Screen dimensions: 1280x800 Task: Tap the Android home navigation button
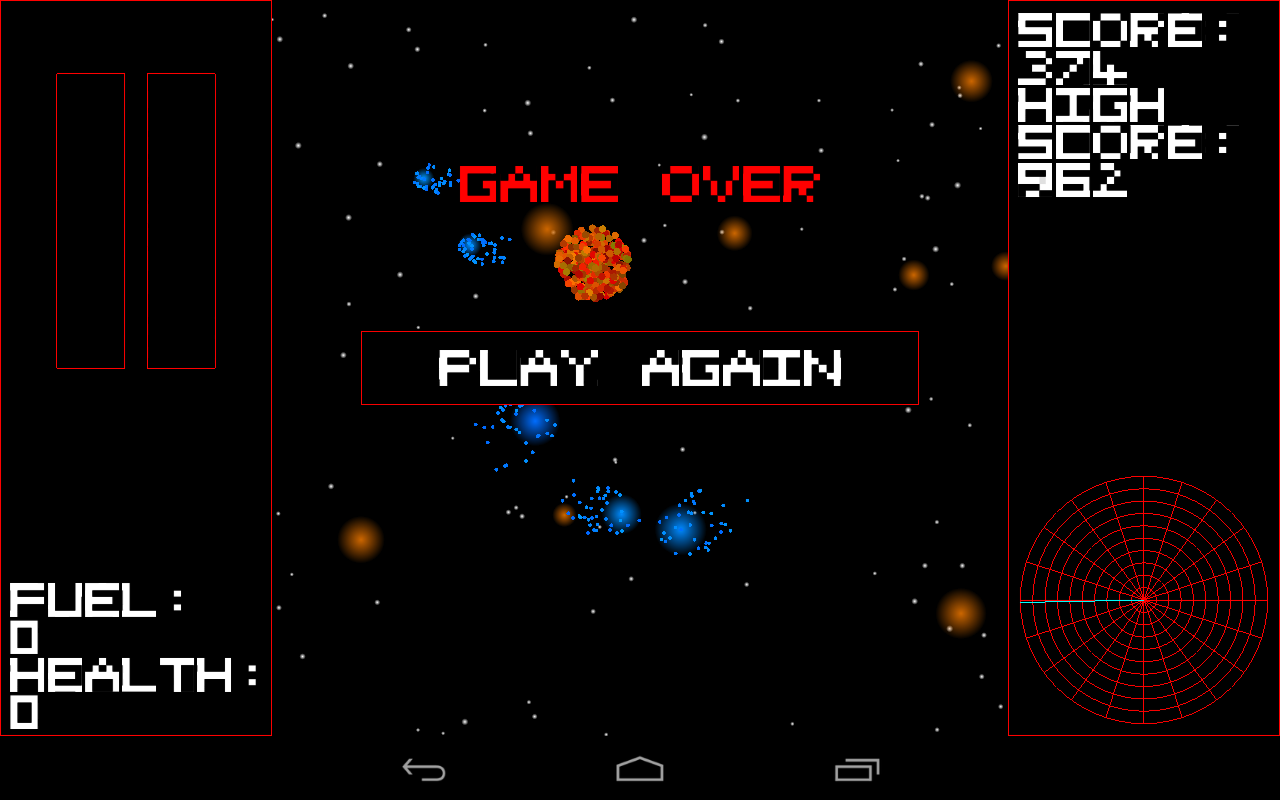(x=639, y=770)
